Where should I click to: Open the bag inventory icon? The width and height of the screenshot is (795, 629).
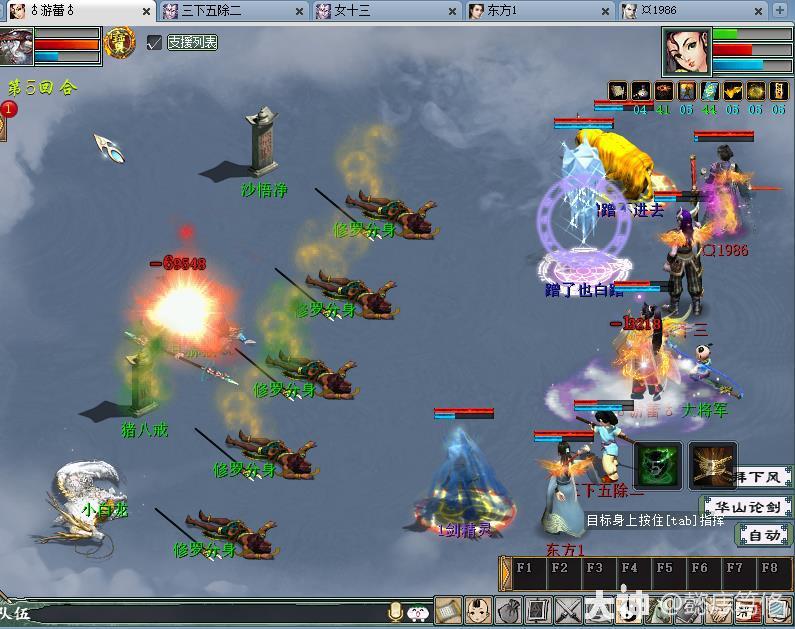(x=509, y=608)
